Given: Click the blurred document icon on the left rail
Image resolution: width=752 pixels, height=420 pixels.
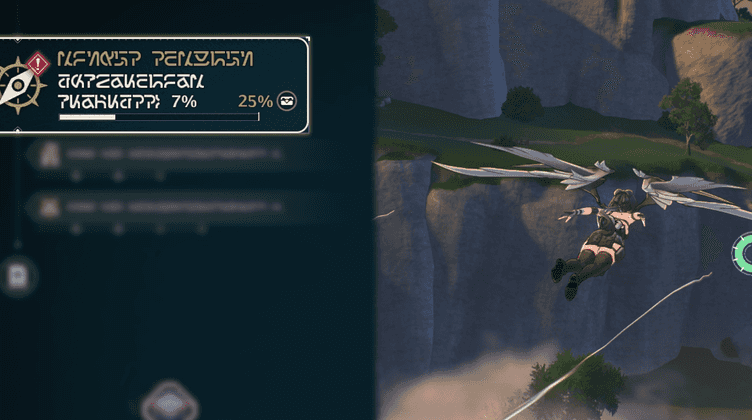Looking at the screenshot, I should [x=18, y=276].
